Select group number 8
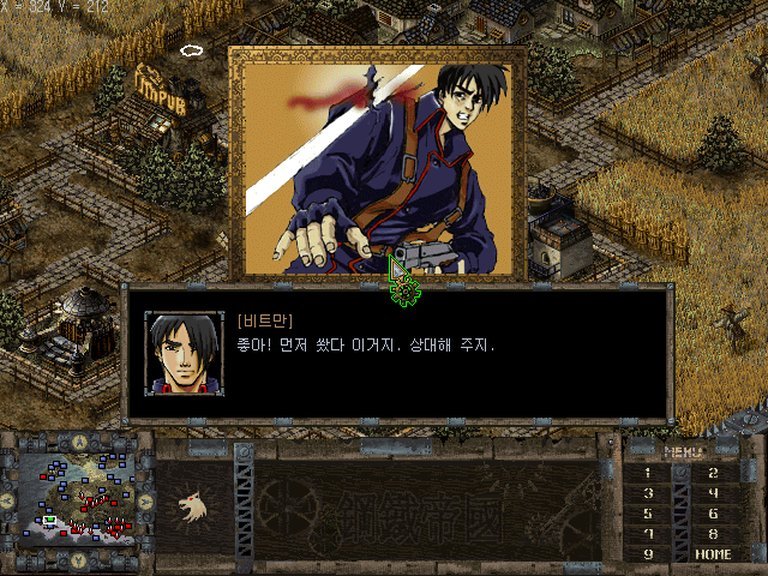The image size is (768, 576). pyautogui.click(x=713, y=533)
